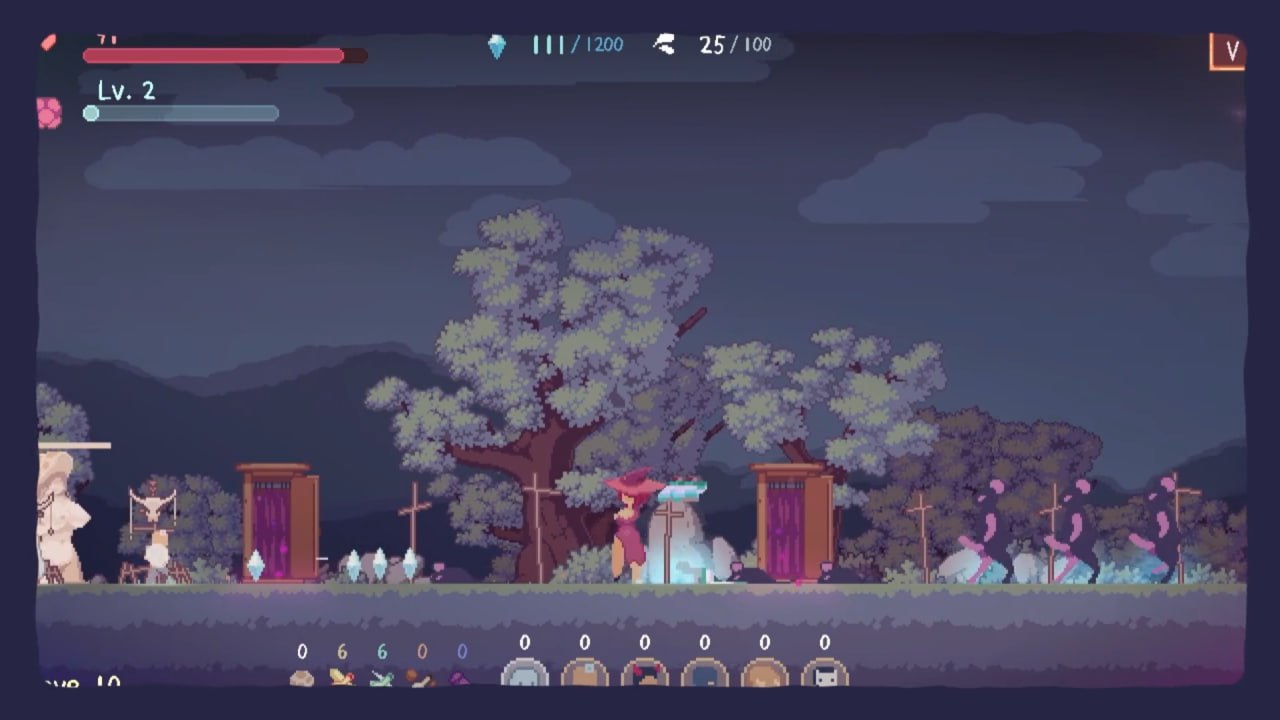Select the yellow bird item in the hotbar
Viewport: 1280px width, 720px height.
point(340,680)
